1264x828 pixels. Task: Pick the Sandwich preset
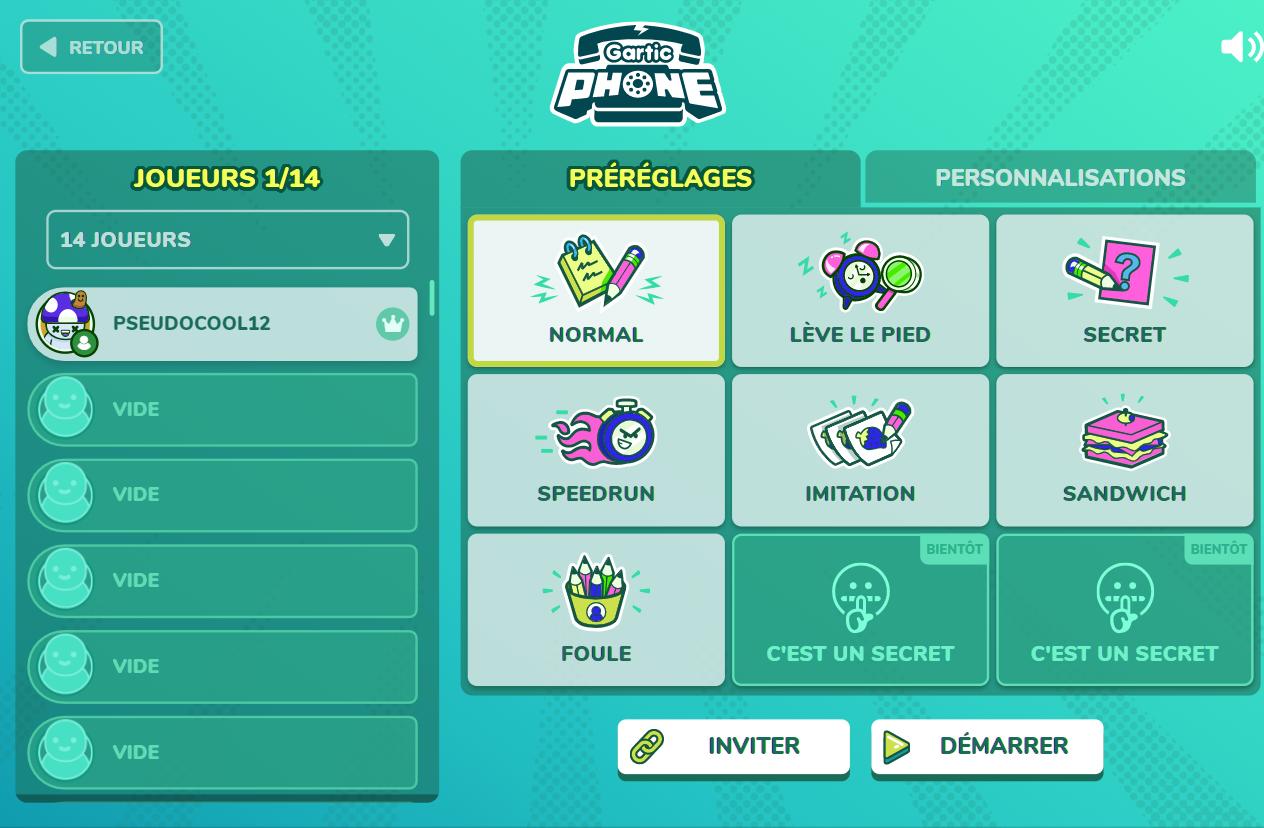(x=1124, y=450)
